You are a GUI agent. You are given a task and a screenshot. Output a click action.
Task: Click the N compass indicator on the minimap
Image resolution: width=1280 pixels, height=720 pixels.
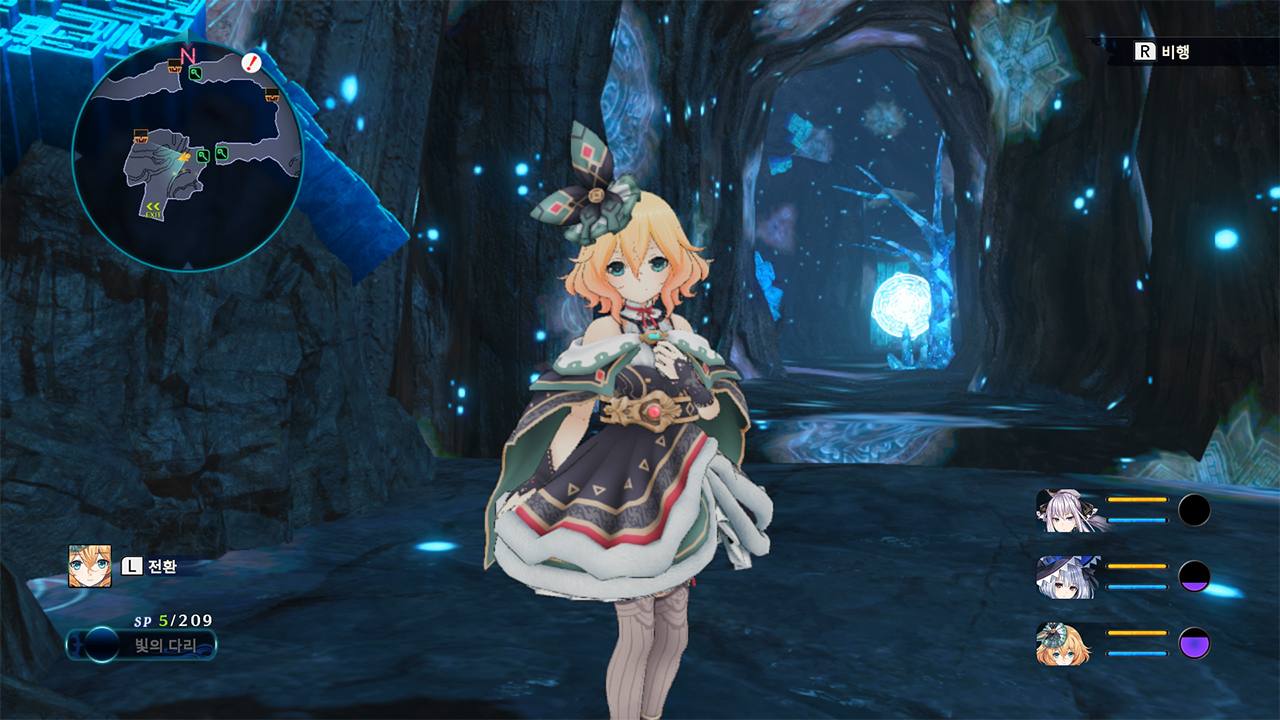(187, 54)
